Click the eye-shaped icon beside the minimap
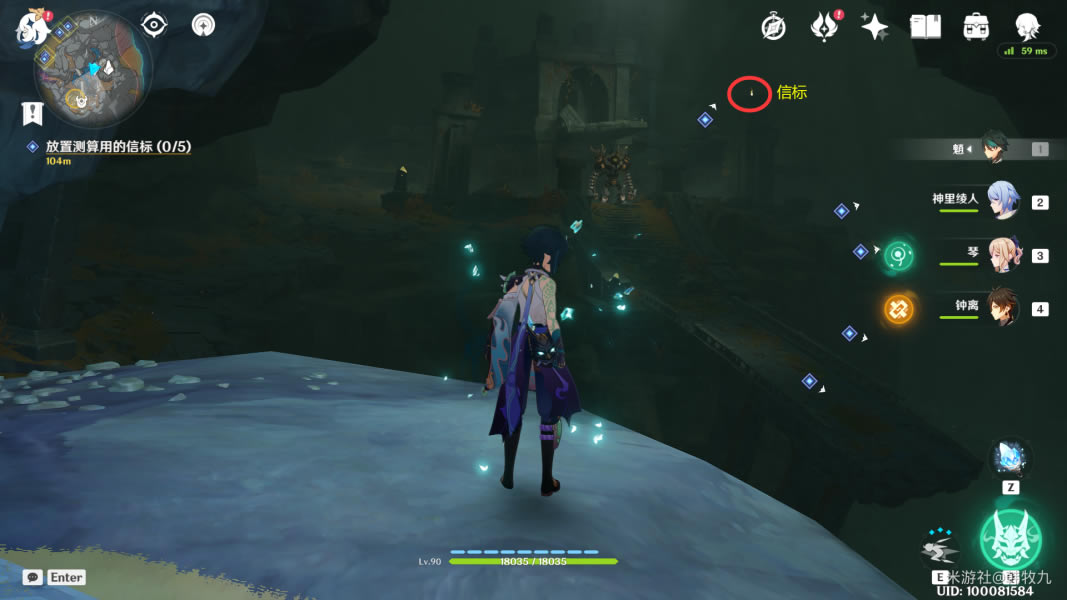The image size is (1067, 600). click(154, 24)
